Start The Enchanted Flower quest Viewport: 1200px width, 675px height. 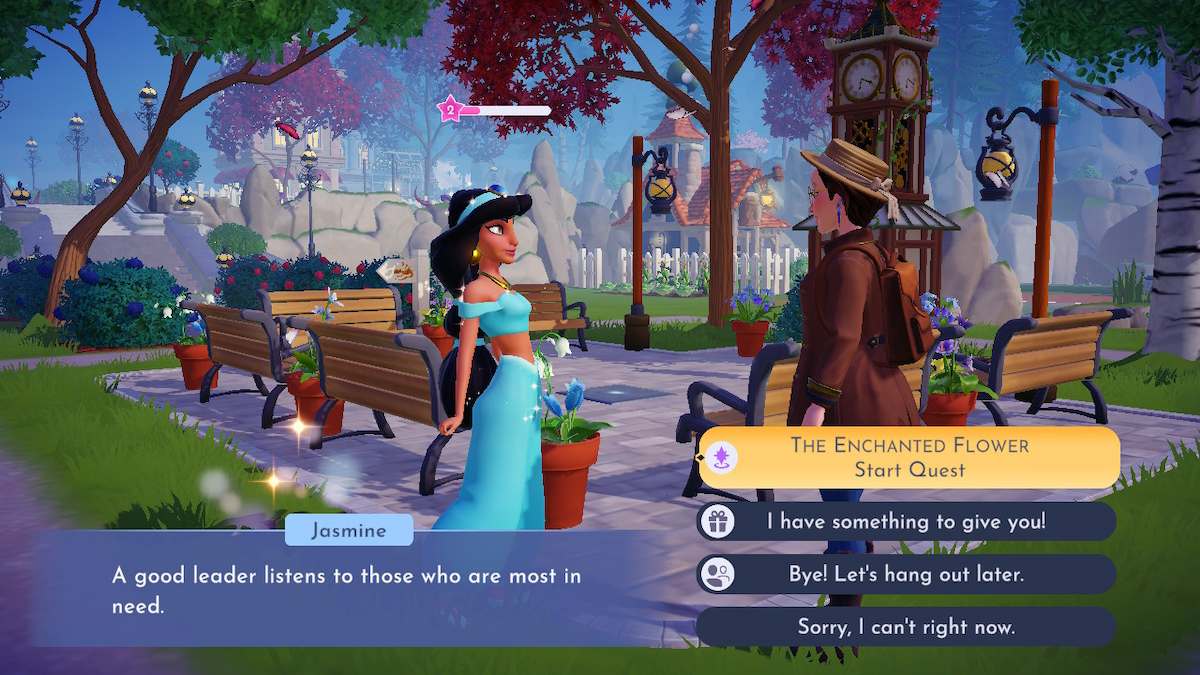coord(908,458)
